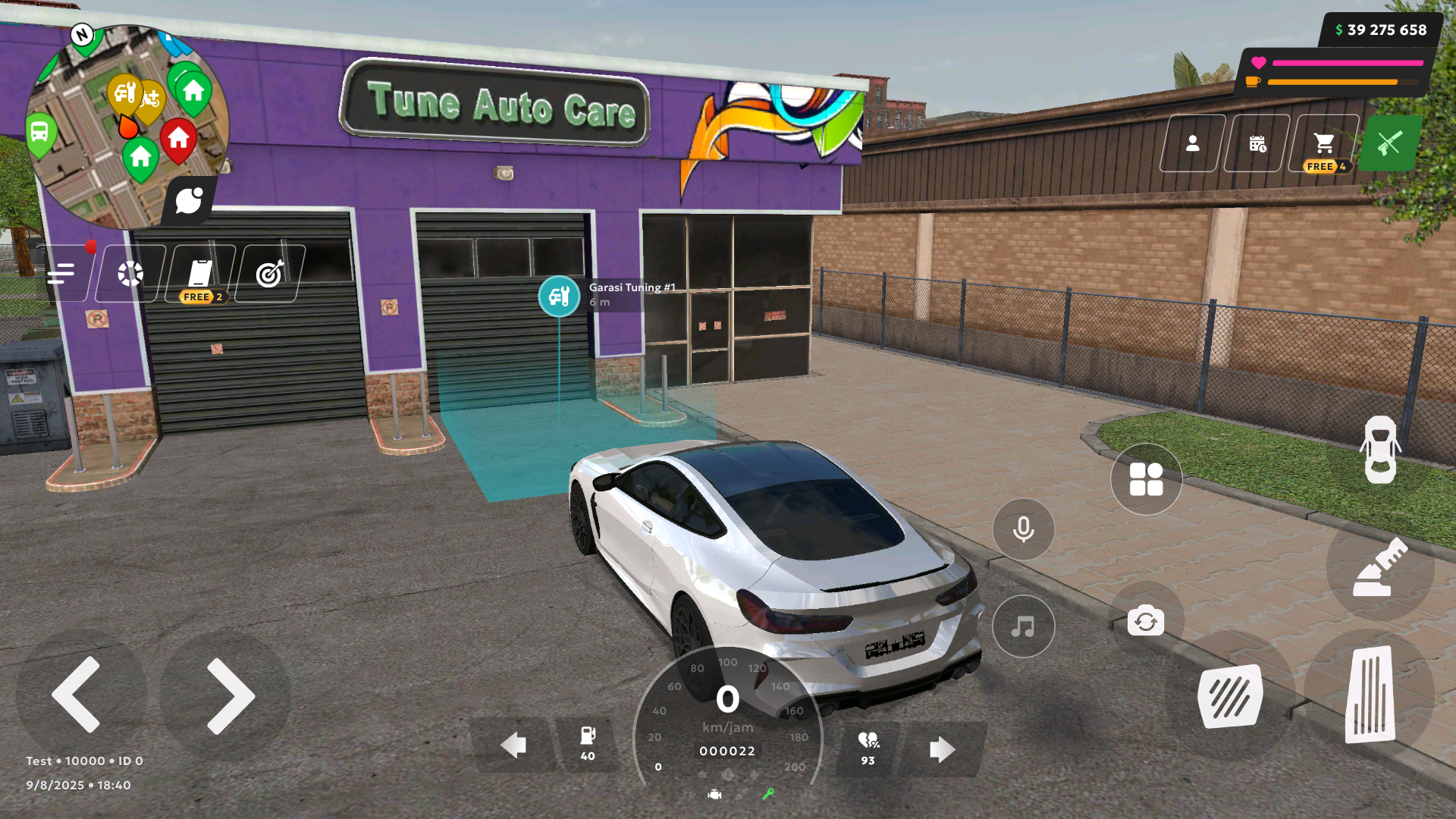Tap the wheel icon button
Viewport: 1456px width, 819px height.
click(x=130, y=273)
